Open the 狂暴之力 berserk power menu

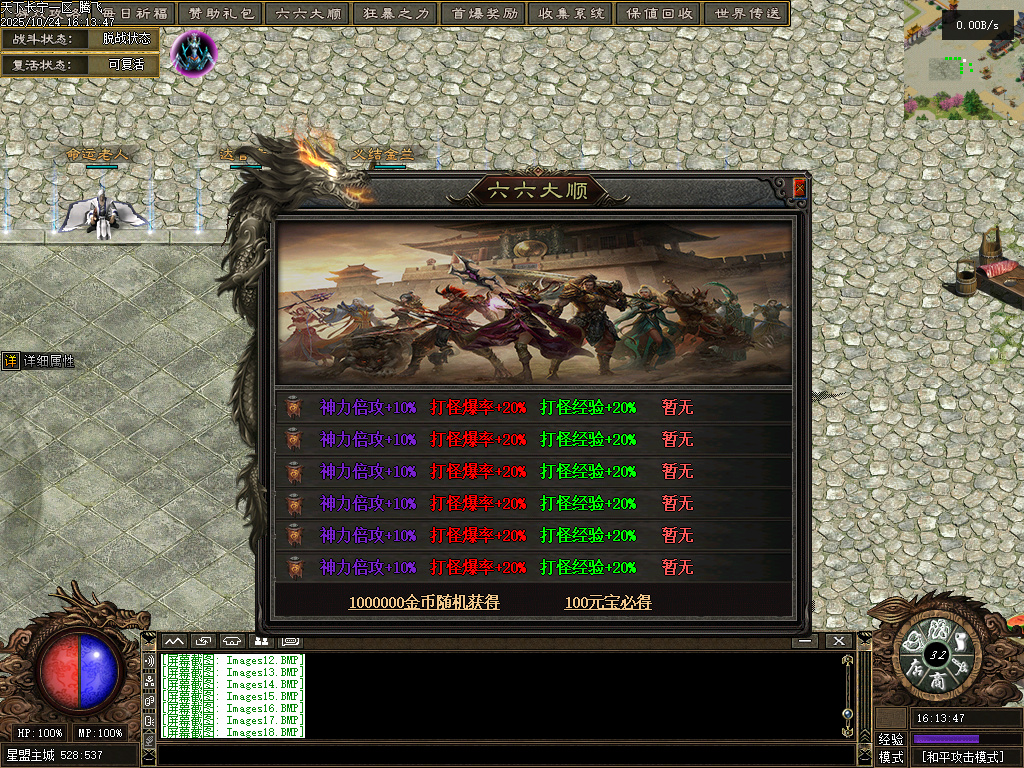tap(396, 14)
